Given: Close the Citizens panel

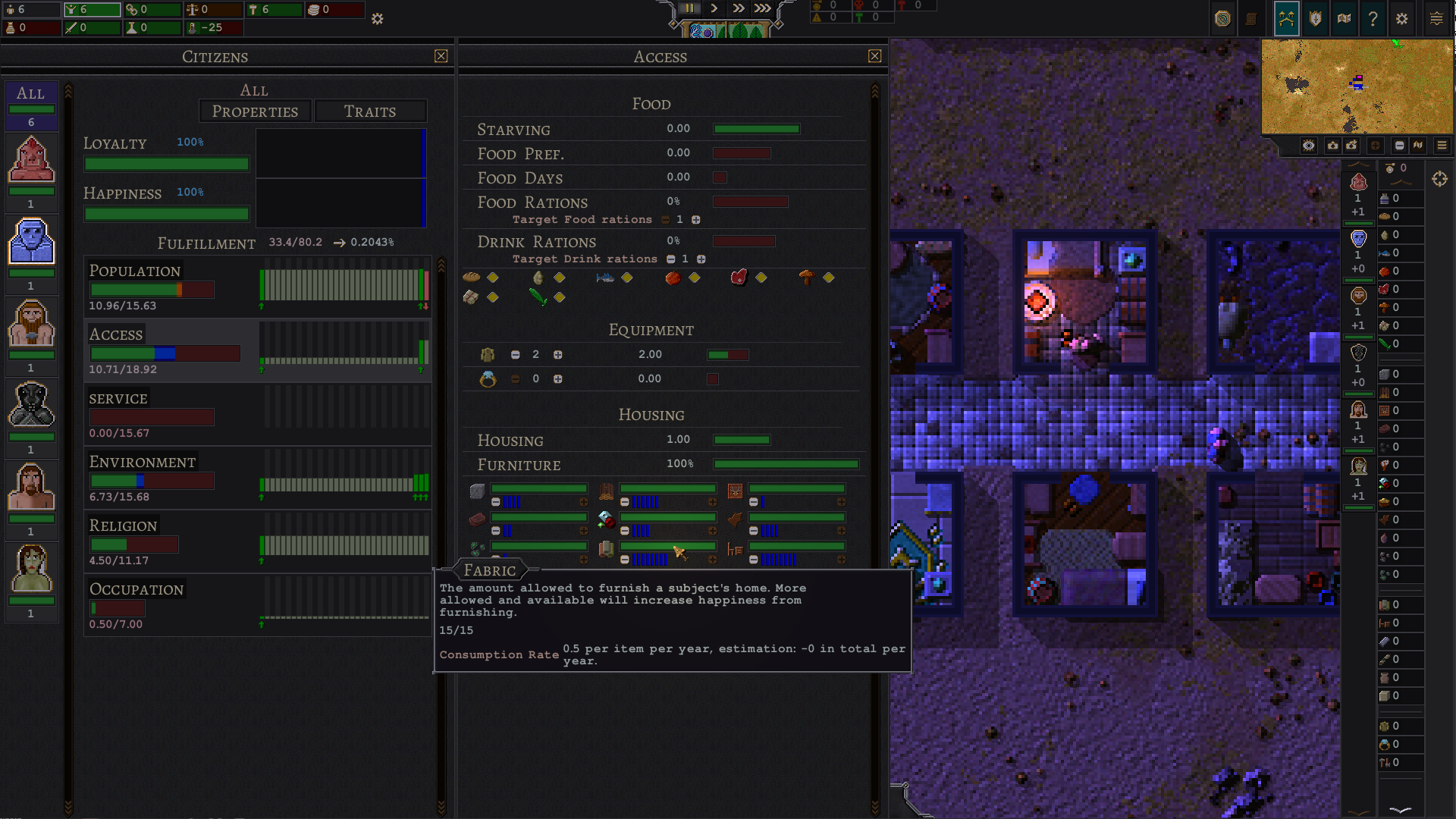Looking at the screenshot, I should pyautogui.click(x=441, y=56).
